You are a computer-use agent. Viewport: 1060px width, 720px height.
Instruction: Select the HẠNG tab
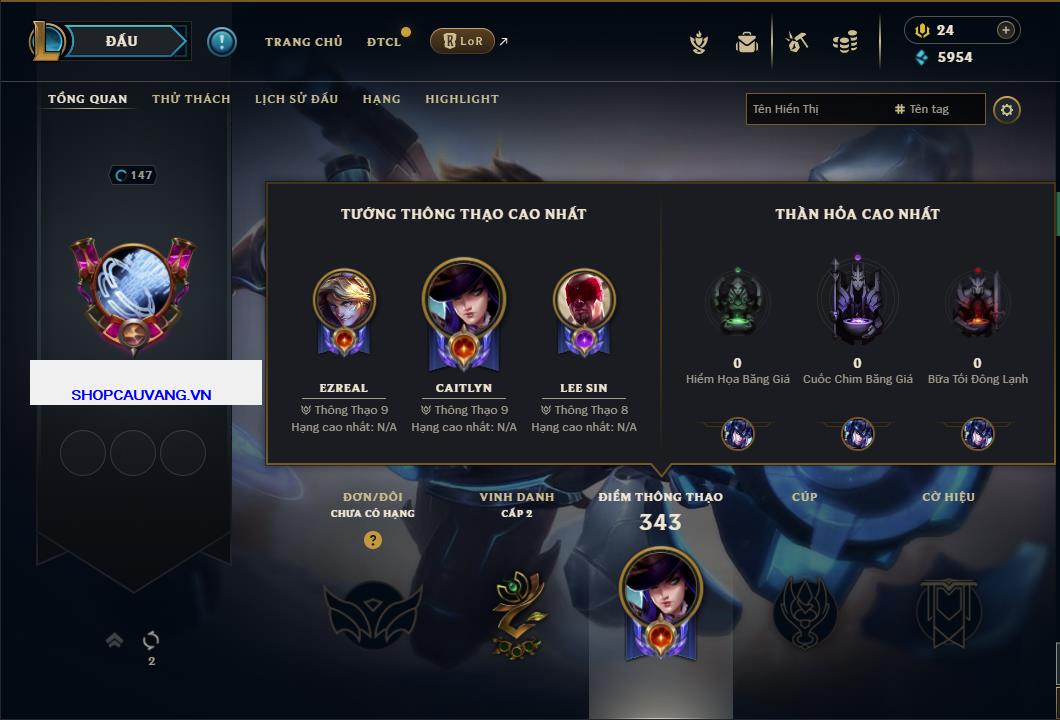pos(381,99)
